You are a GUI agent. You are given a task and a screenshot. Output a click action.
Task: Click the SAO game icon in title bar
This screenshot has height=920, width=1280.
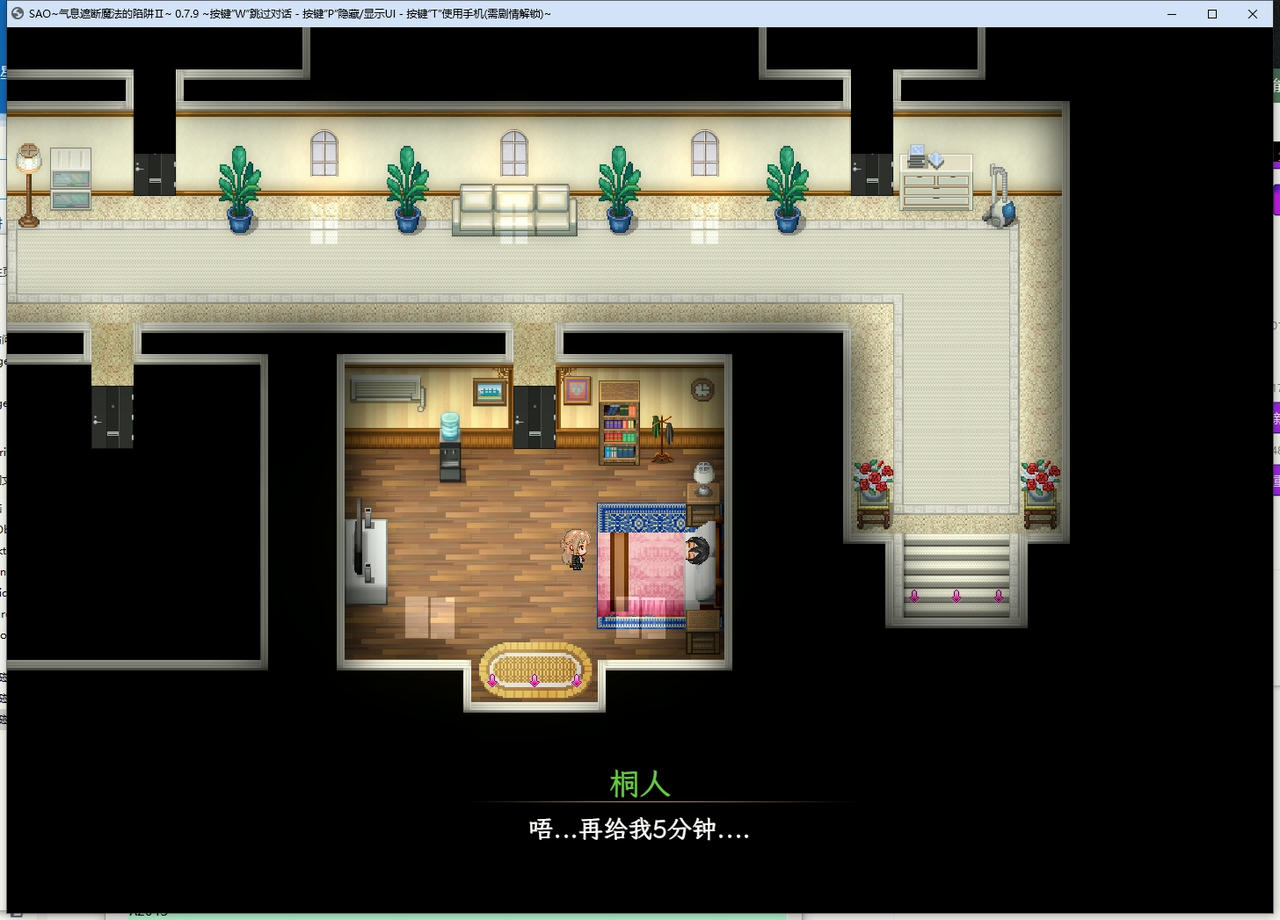tap(16, 14)
